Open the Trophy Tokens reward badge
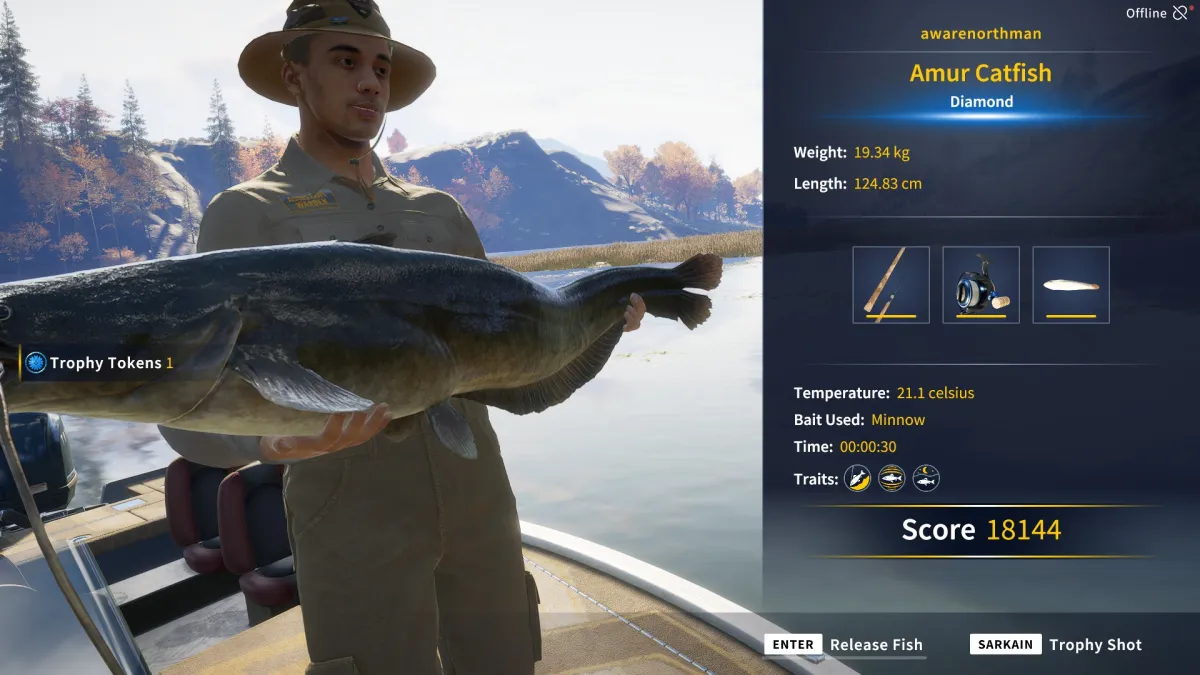The image size is (1200, 675). 37,363
